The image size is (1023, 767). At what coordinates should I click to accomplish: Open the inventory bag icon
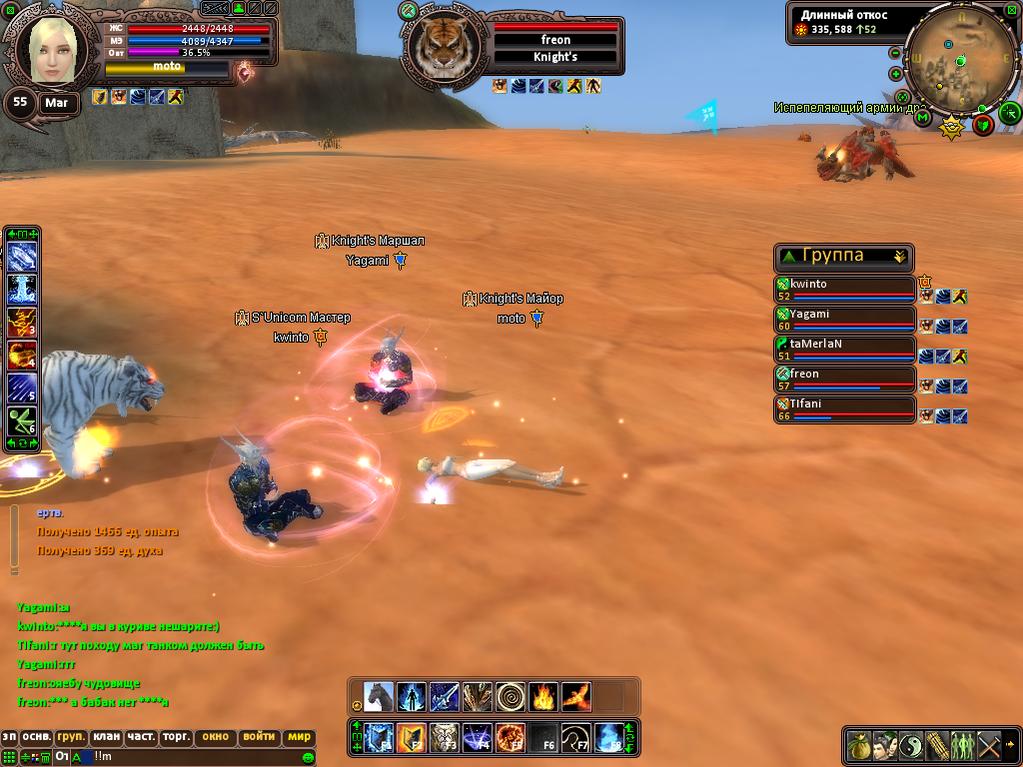(x=859, y=745)
